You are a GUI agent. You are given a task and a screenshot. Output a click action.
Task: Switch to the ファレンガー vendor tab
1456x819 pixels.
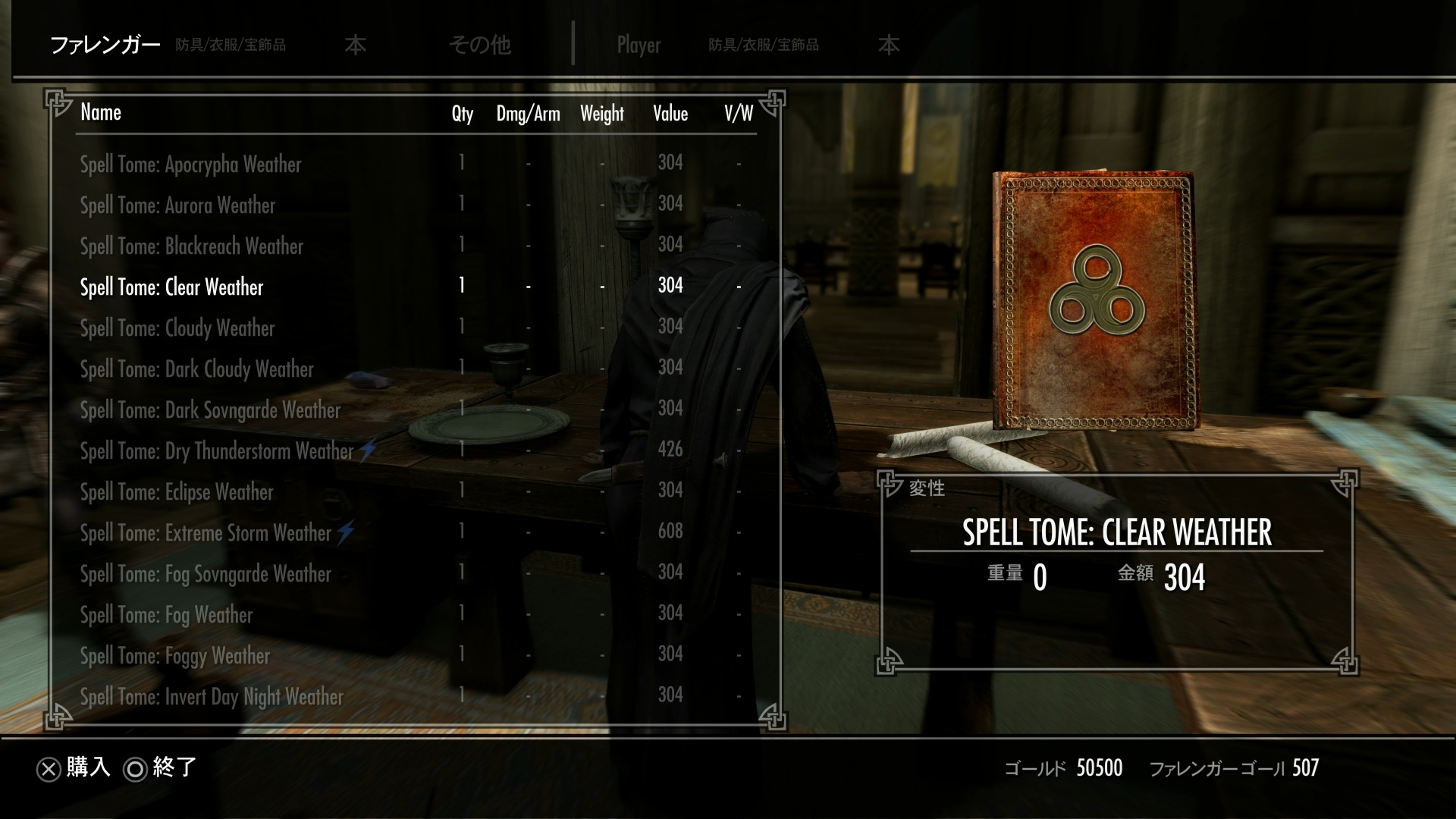point(105,45)
